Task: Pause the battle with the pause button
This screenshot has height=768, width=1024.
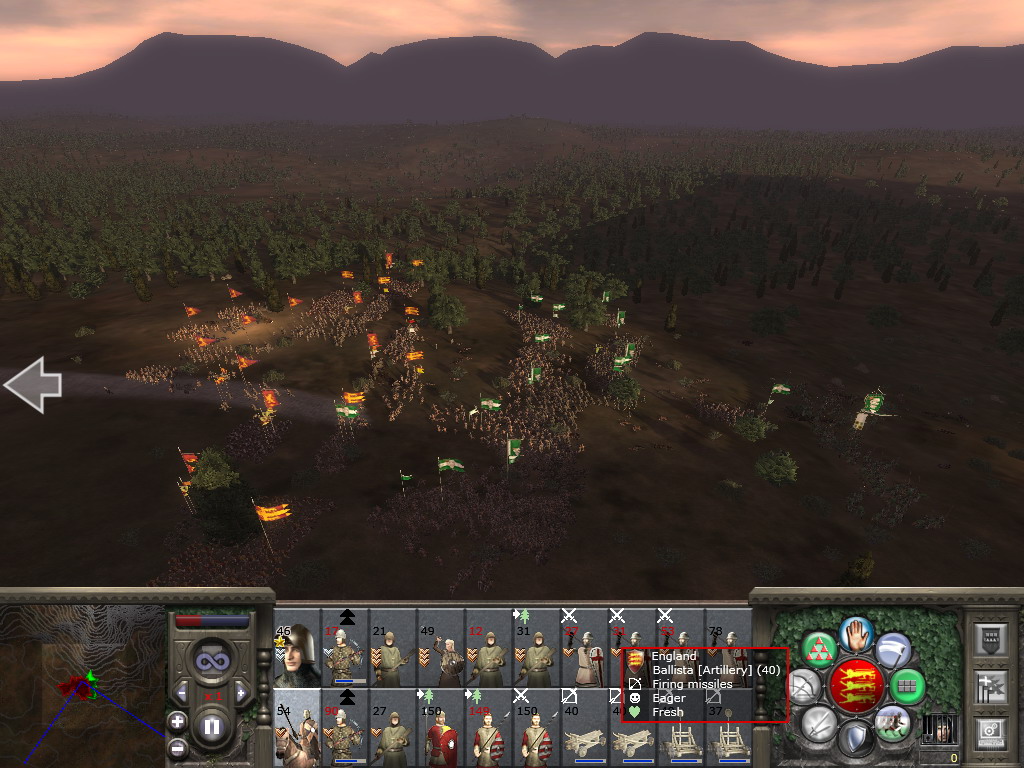Action: coord(212,727)
